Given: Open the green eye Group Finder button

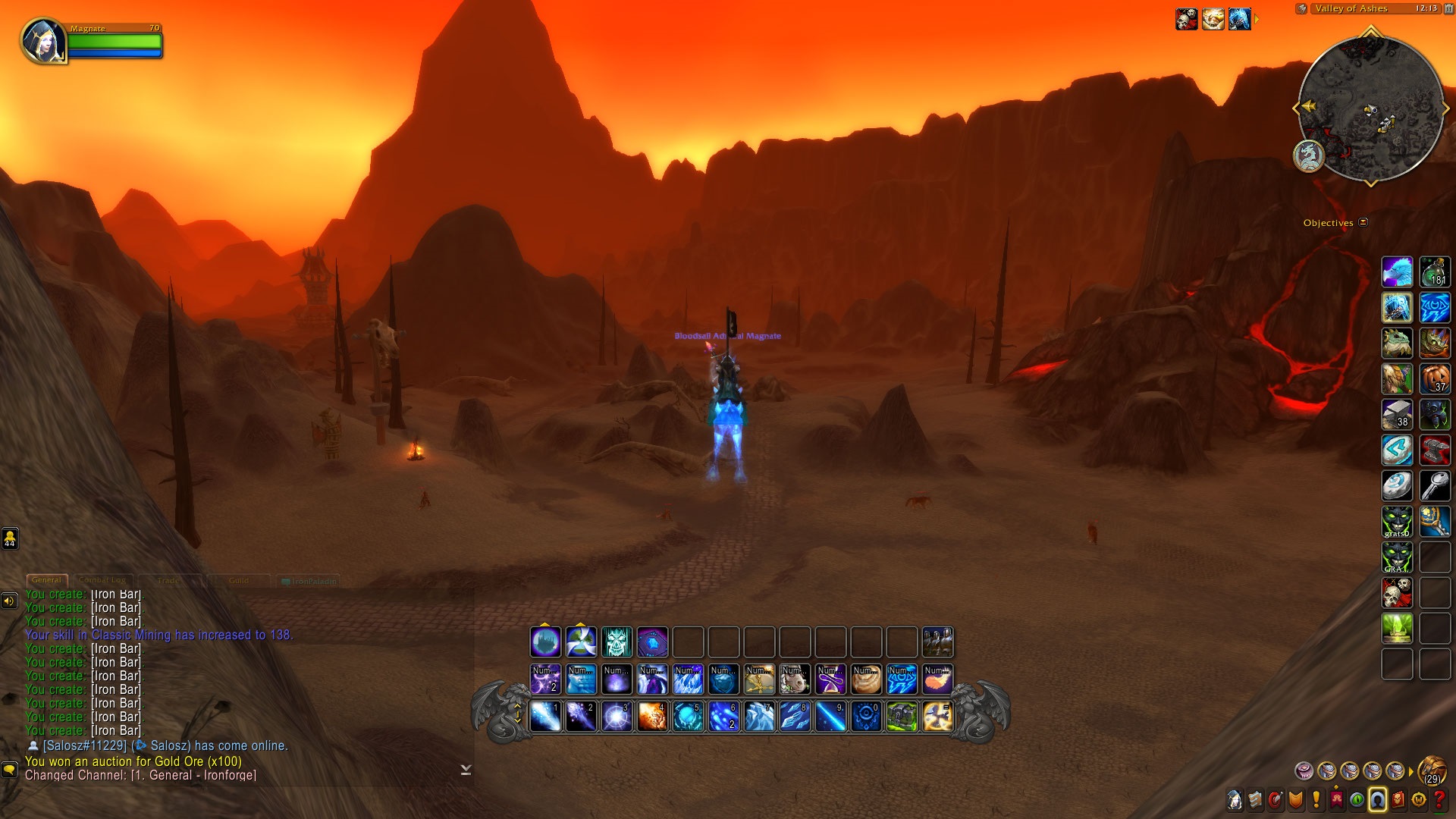Looking at the screenshot, I should click(1357, 799).
